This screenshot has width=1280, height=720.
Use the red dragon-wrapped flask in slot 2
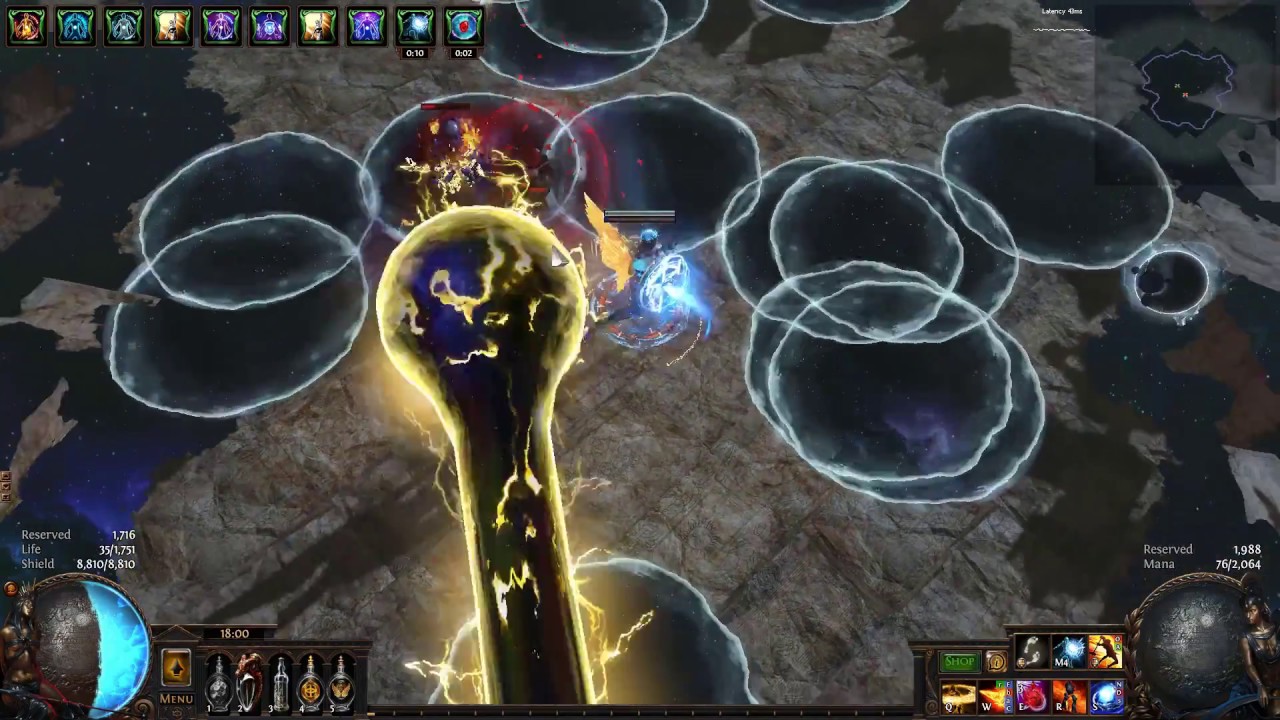click(x=250, y=682)
